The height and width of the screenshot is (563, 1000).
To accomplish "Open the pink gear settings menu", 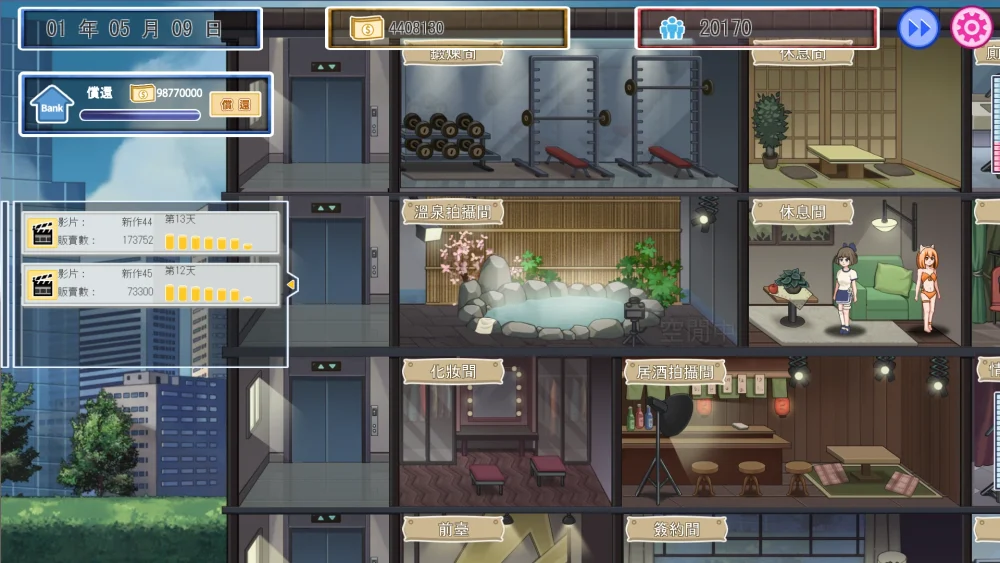I will pyautogui.click(x=970, y=28).
